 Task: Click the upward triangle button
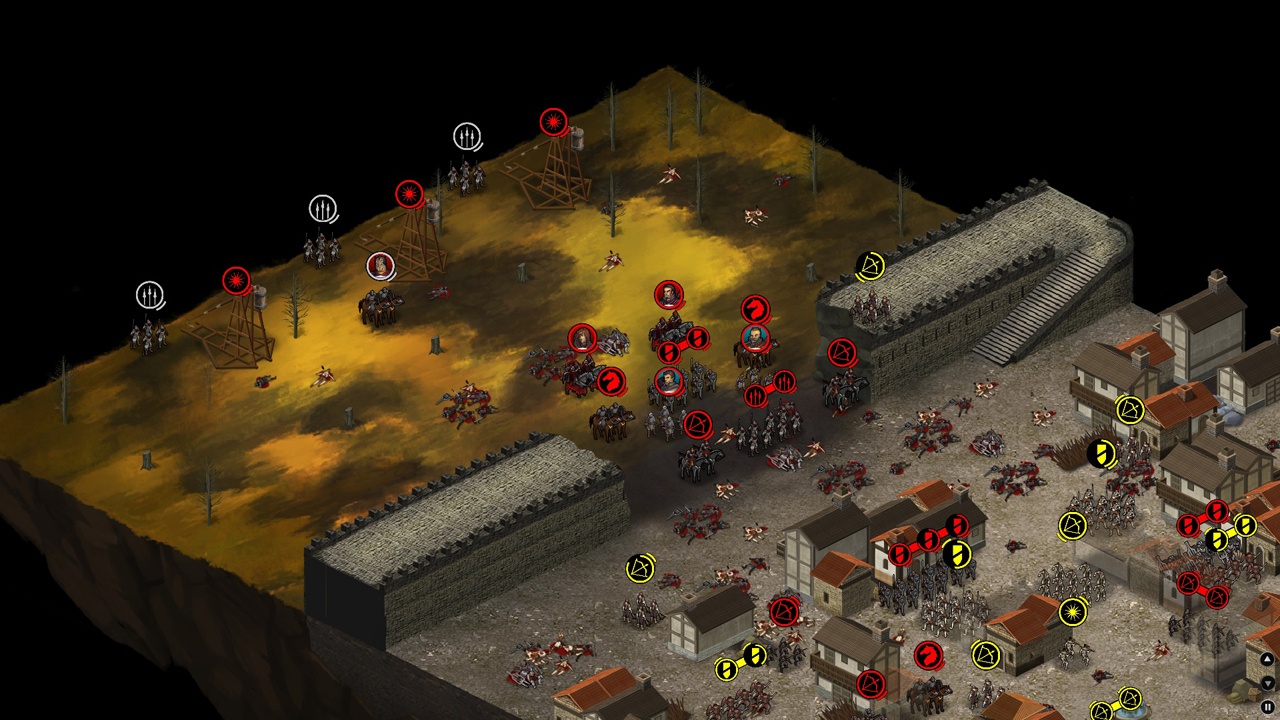click(1267, 659)
